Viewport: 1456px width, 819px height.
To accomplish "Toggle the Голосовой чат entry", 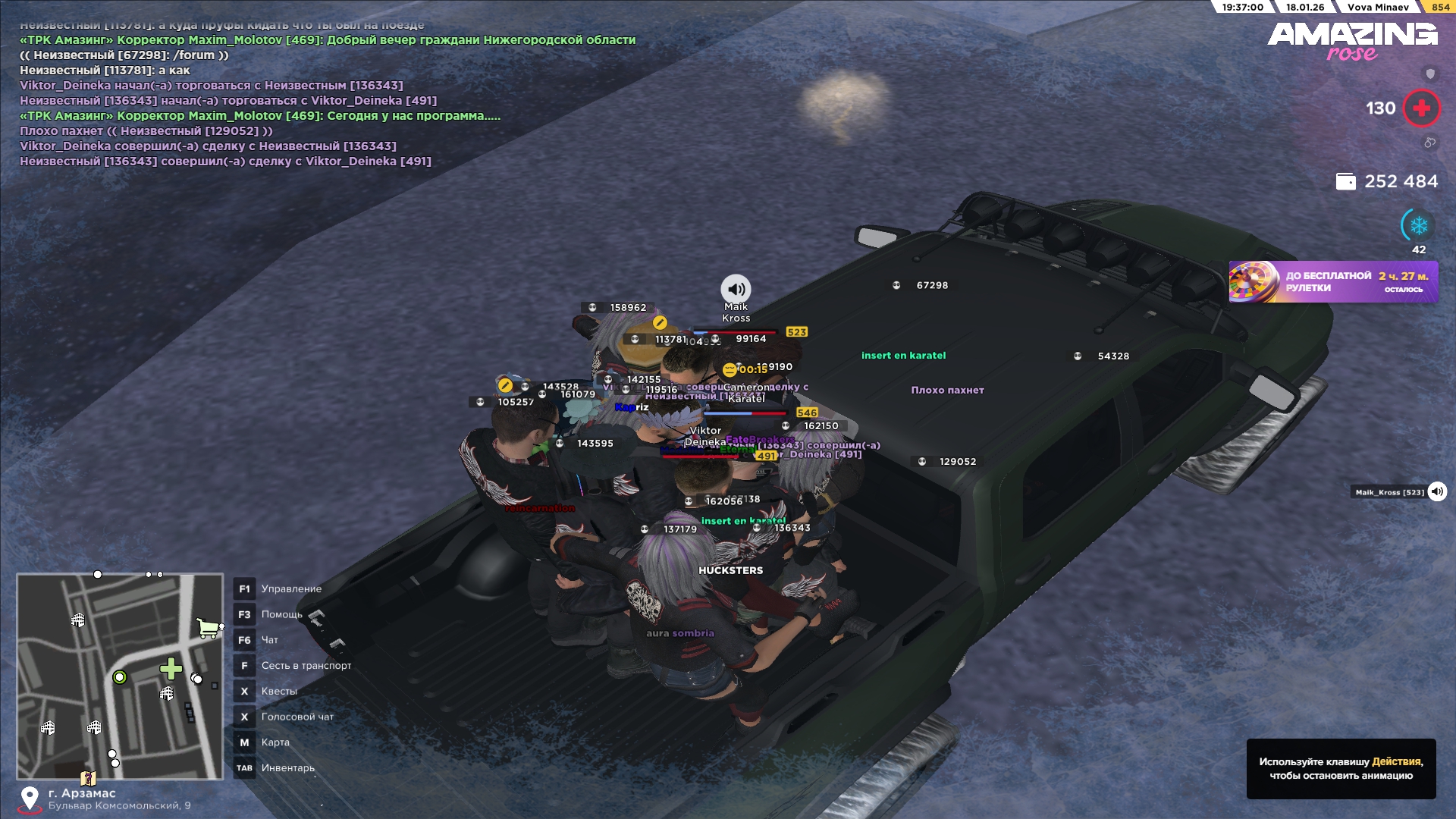I will [297, 717].
